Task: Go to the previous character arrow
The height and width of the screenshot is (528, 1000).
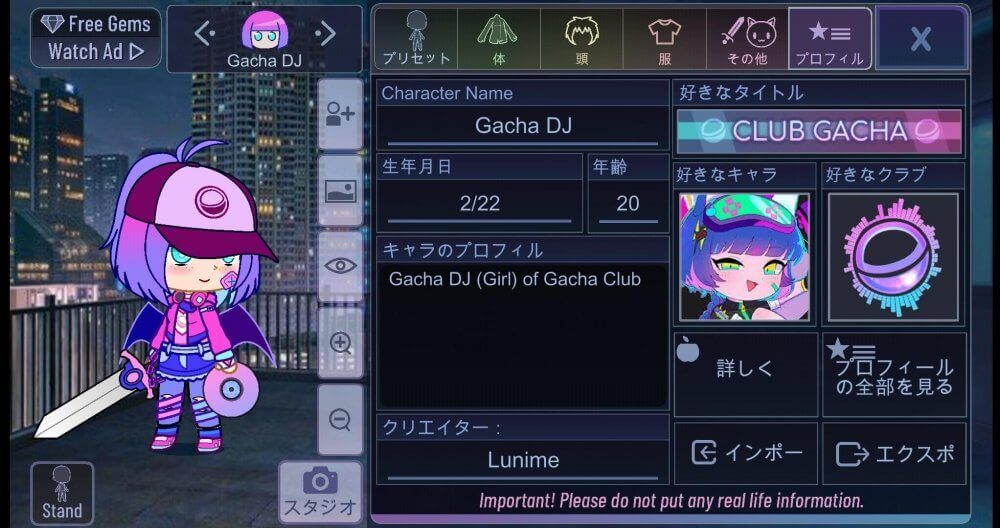Action: click(x=203, y=34)
